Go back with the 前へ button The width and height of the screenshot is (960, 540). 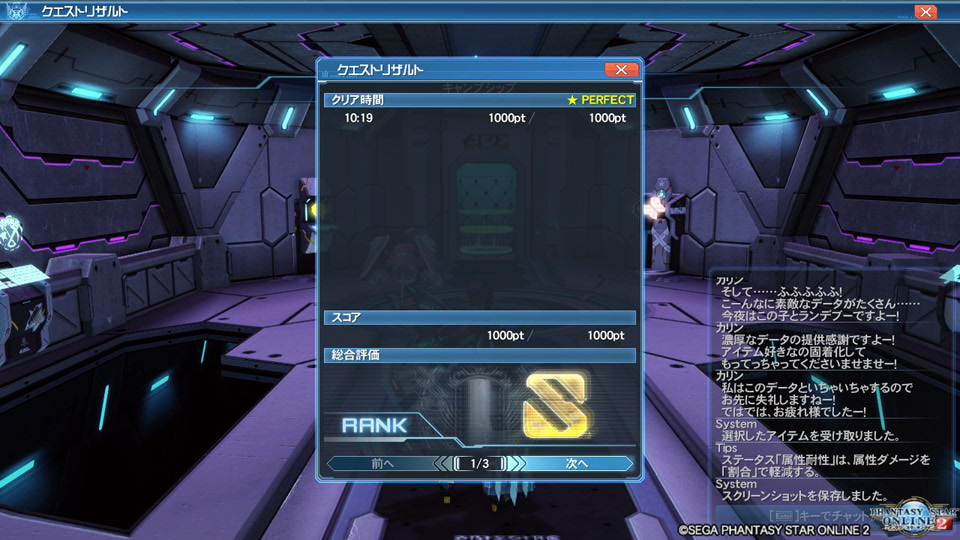pyautogui.click(x=383, y=464)
